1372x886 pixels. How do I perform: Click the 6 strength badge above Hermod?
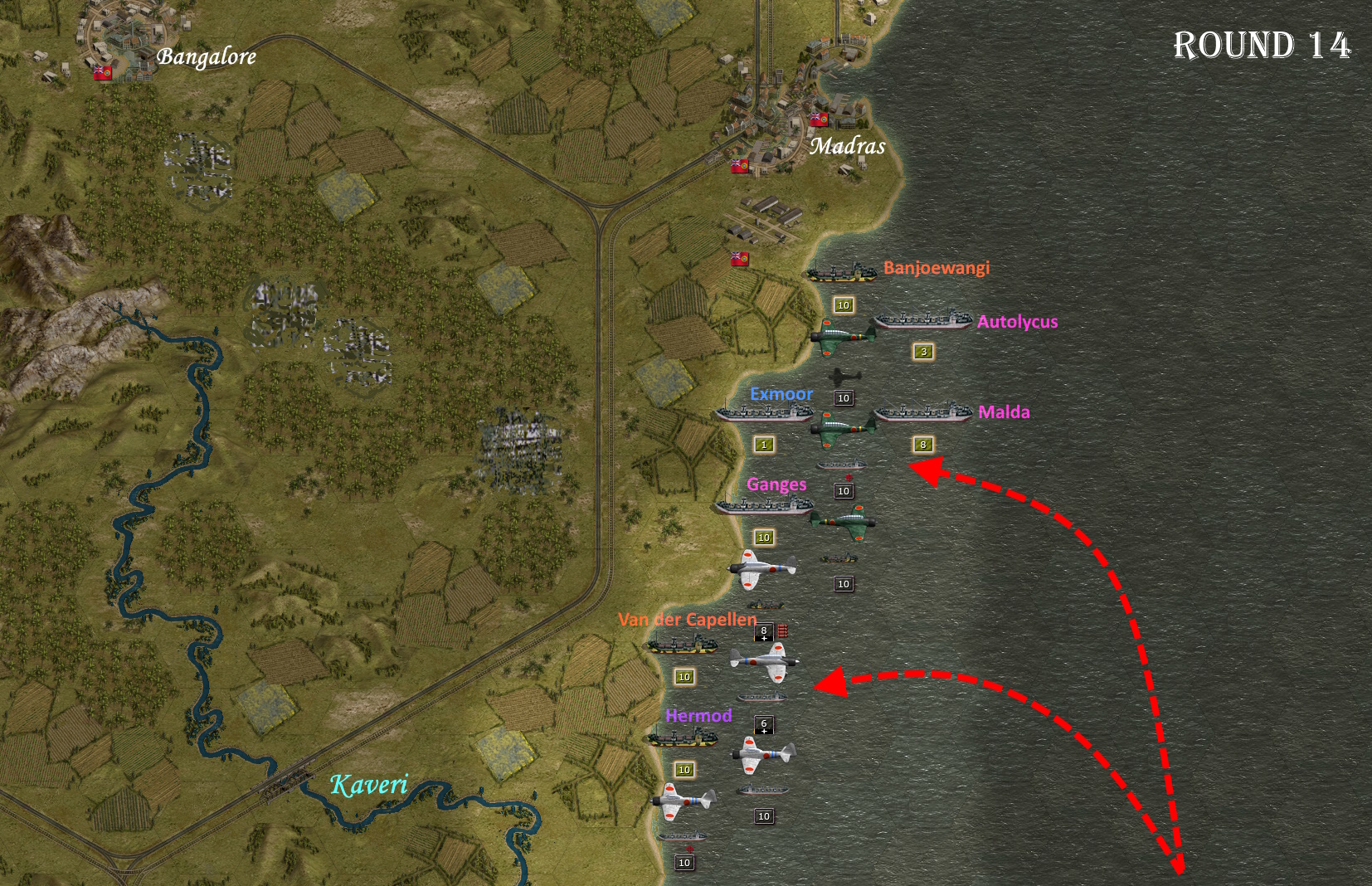click(762, 726)
